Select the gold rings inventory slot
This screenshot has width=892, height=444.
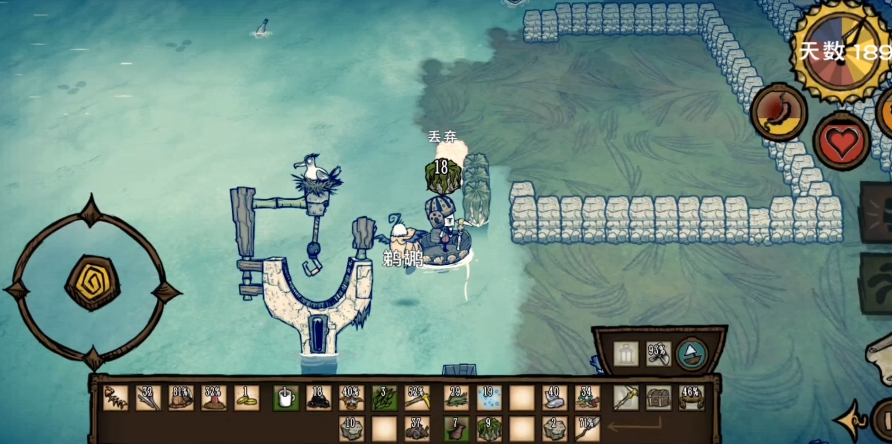click(247, 398)
